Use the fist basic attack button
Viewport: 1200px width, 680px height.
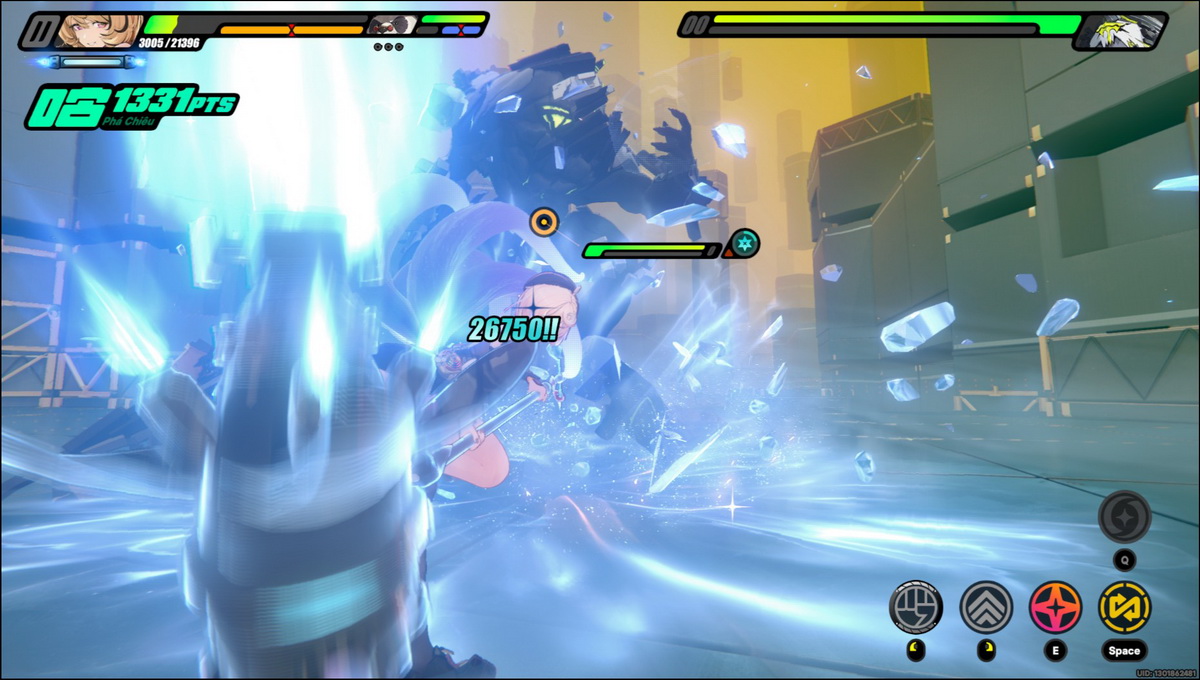tap(915, 607)
